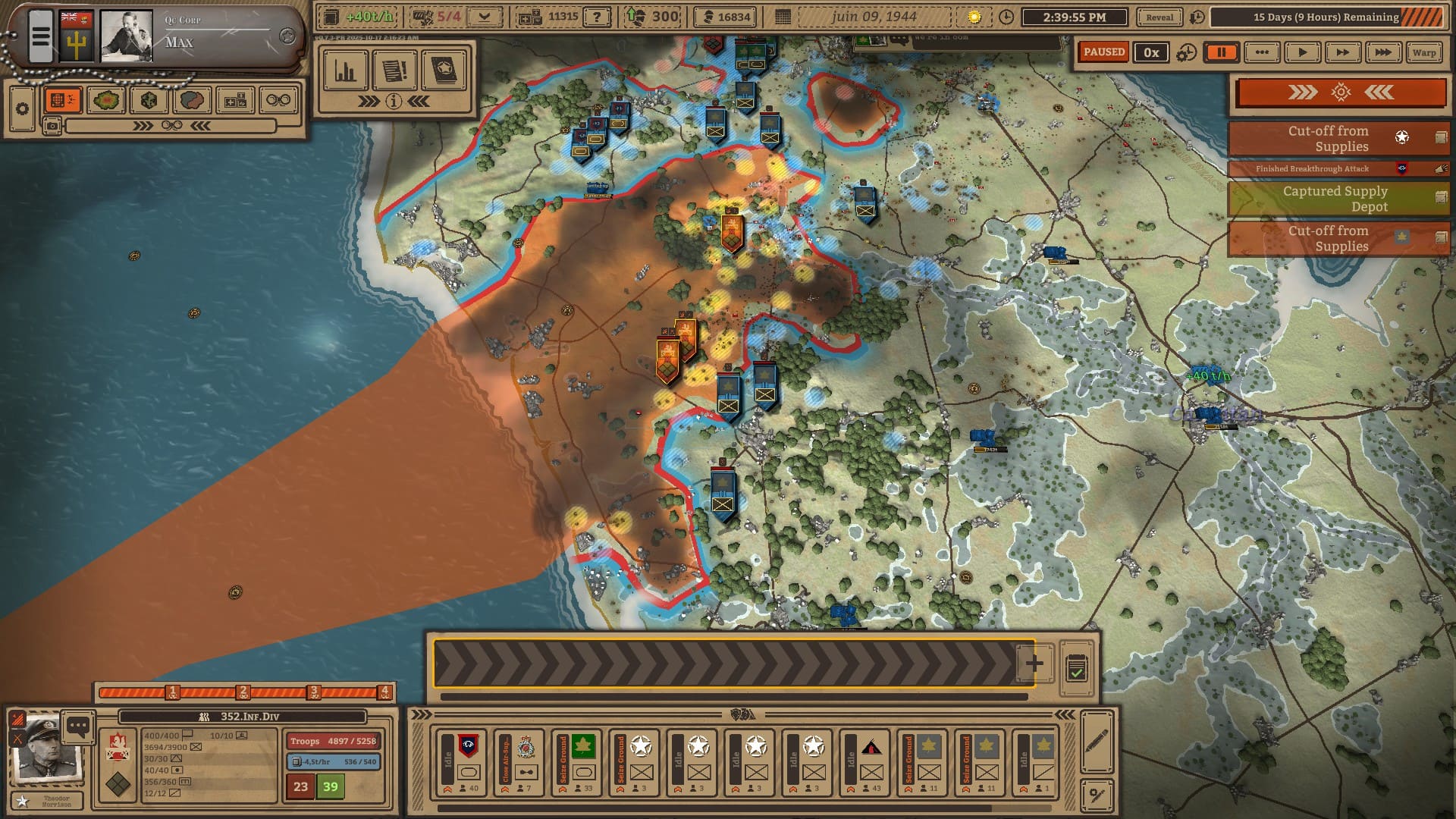
Task: Open the star-covered field manual book
Action: coord(444,71)
